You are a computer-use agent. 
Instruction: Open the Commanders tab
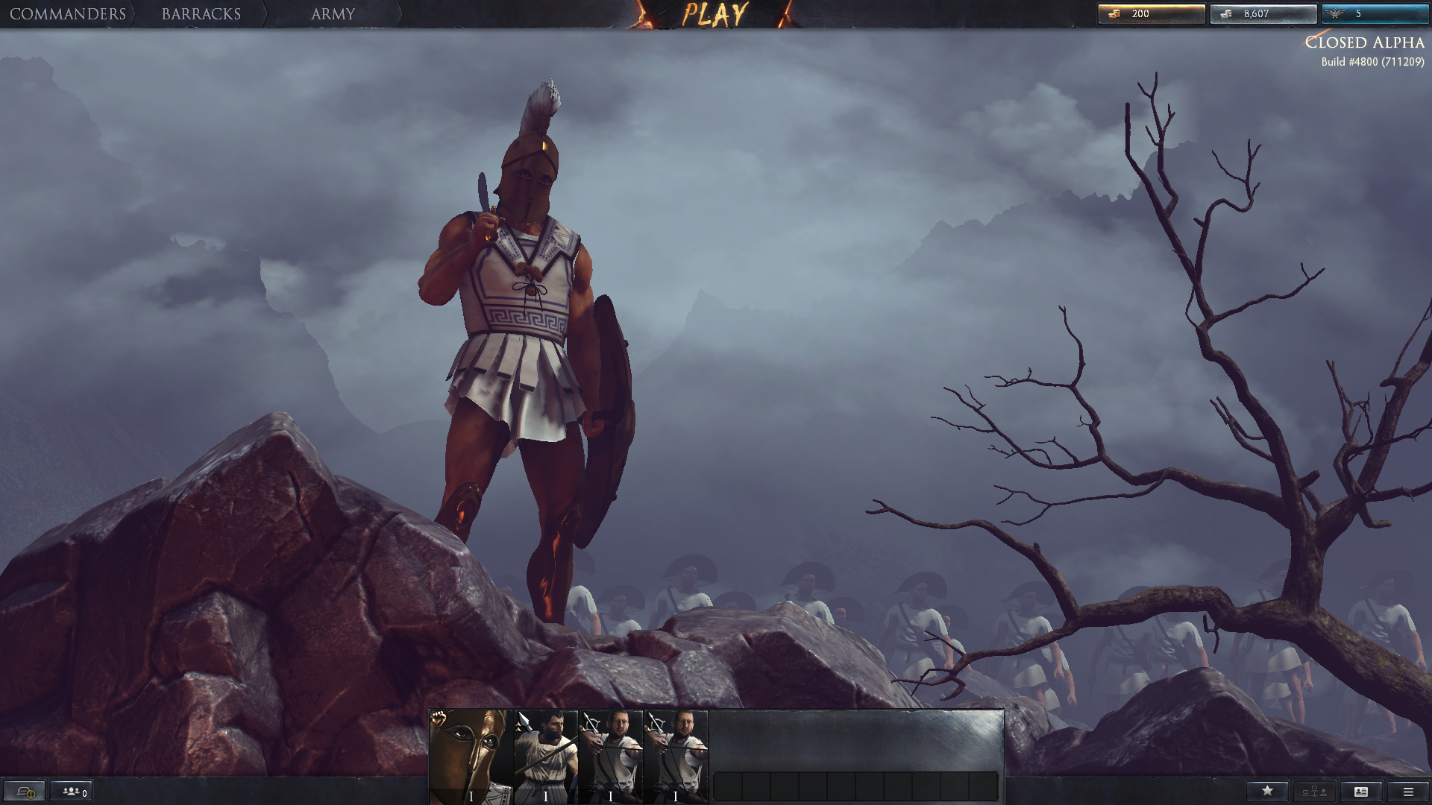(68, 14)
